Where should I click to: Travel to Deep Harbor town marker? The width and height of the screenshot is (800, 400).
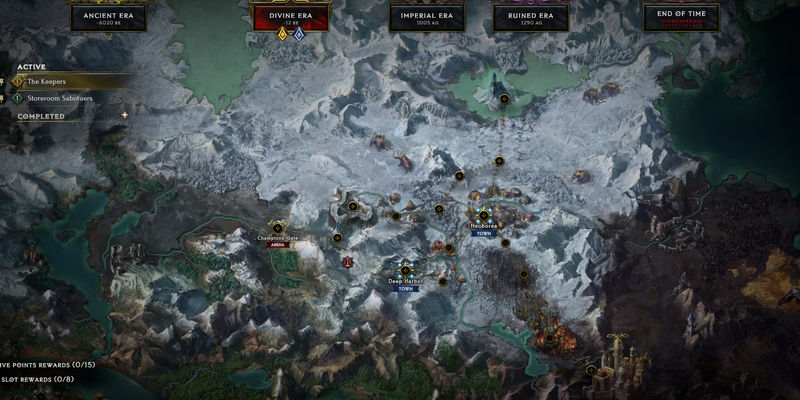pos(406,268)
